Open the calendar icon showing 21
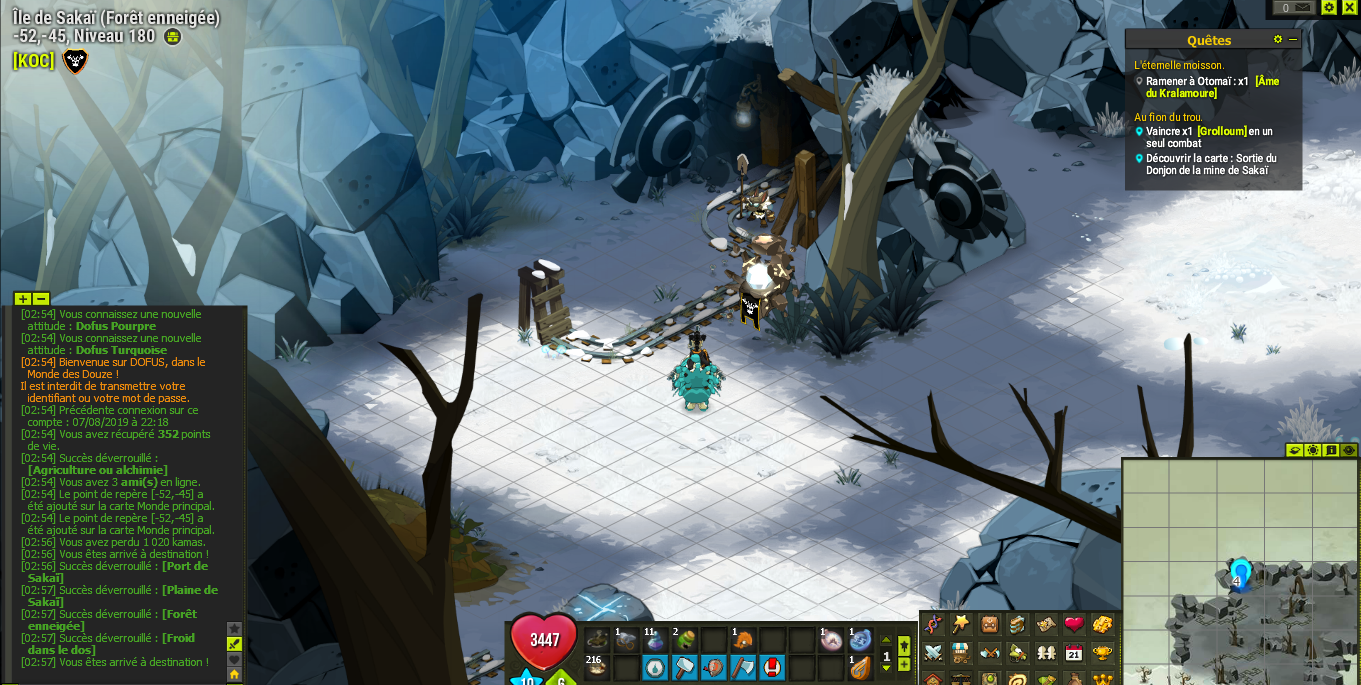 (x=1074, y=652)
